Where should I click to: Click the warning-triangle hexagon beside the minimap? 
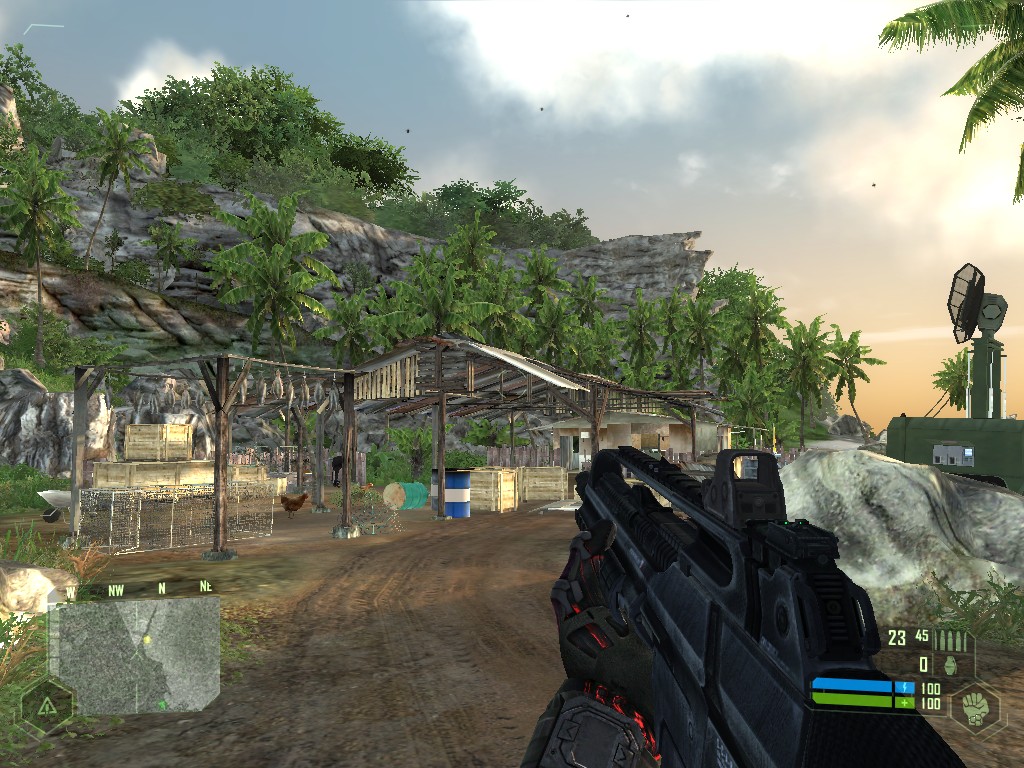click(46, 705)
